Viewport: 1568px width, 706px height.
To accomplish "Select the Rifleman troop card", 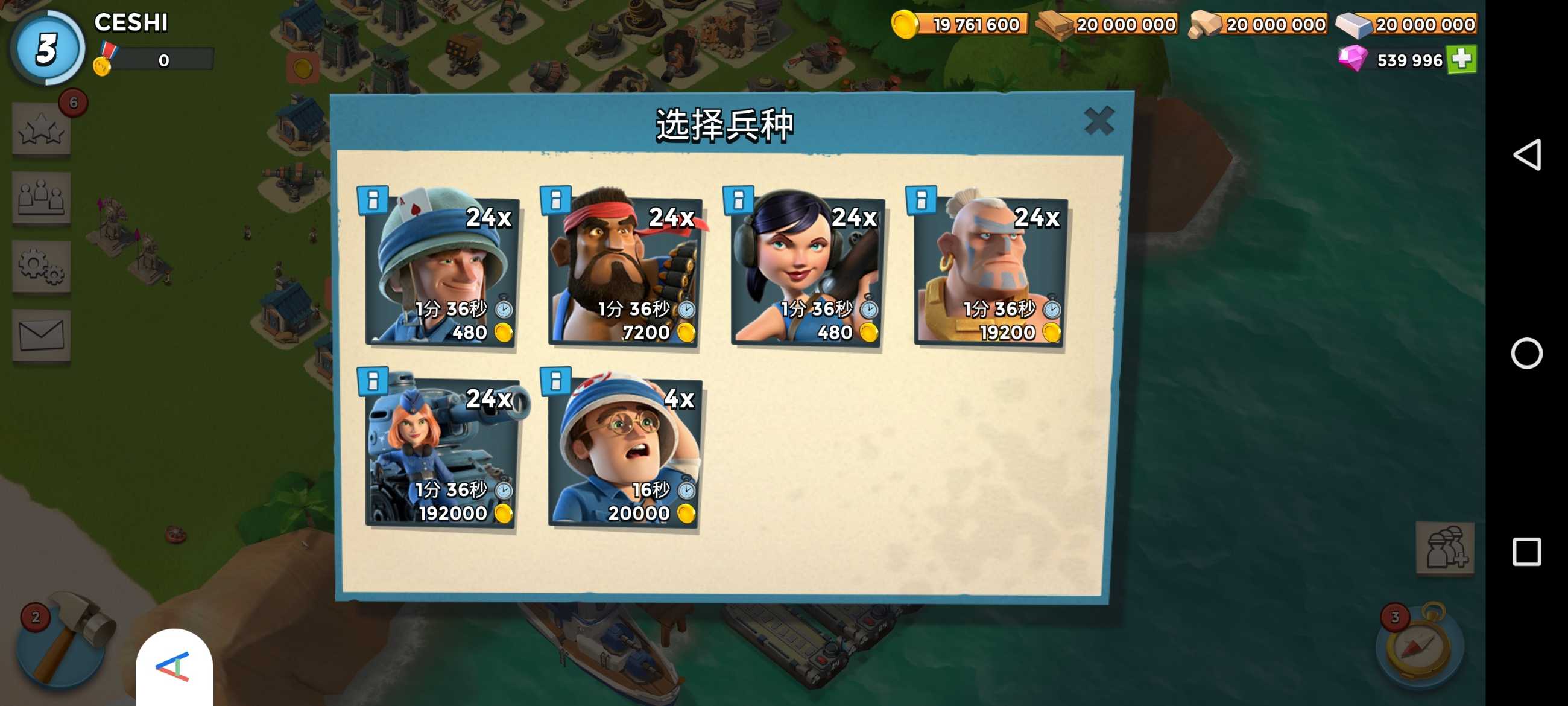I will pyautogui.click(x=442, y=271).
